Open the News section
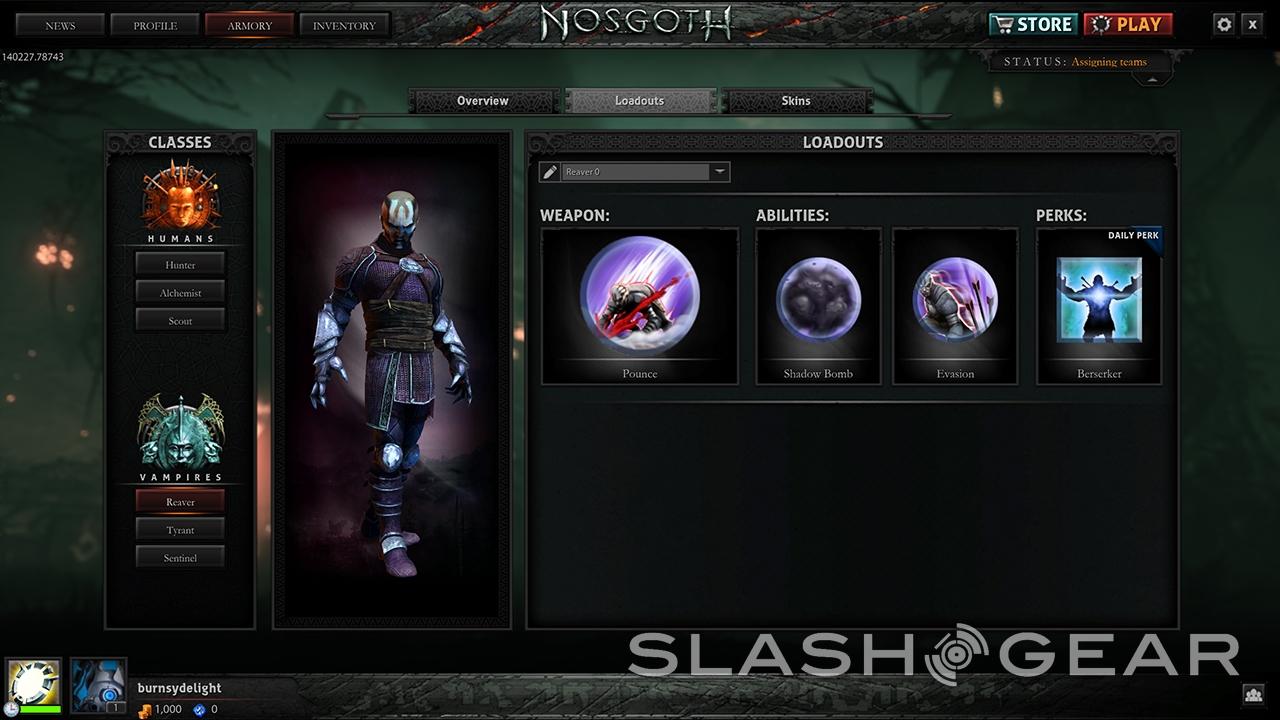Screen dimensions: 1280x720 [x=60, y=25]
